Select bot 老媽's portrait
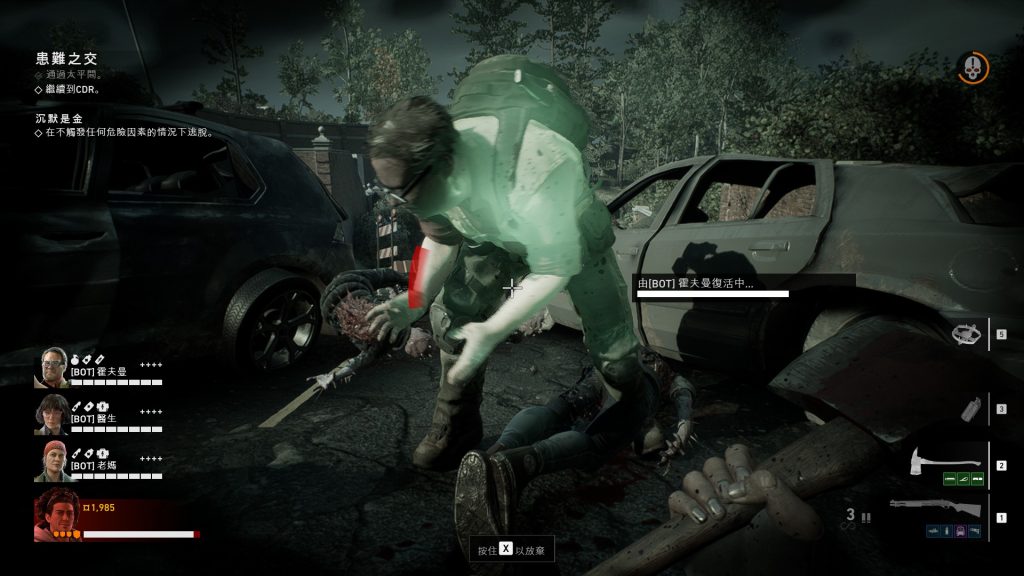Screen dimensions: 1024x576 51,460
